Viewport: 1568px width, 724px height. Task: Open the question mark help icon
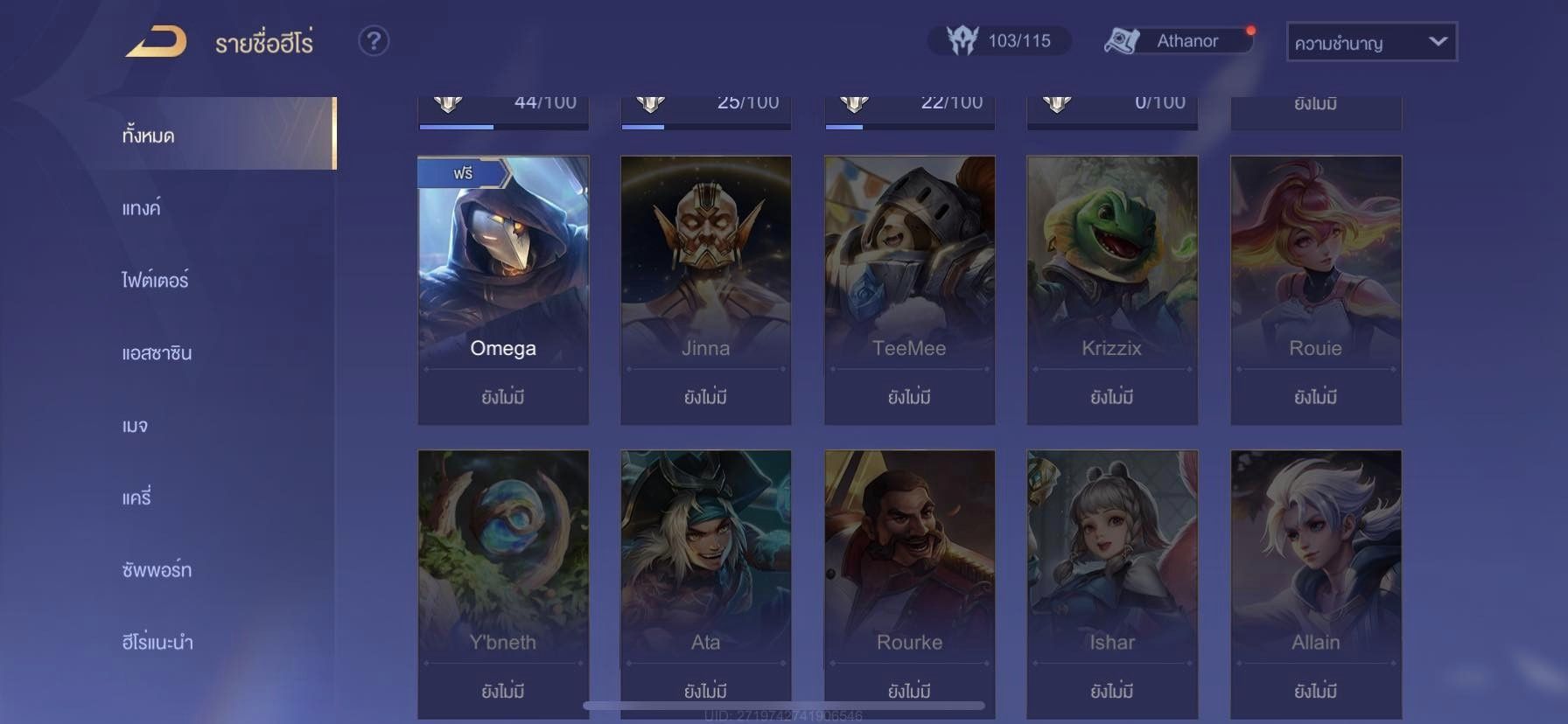pyautogui.click(x=374, y=41)
